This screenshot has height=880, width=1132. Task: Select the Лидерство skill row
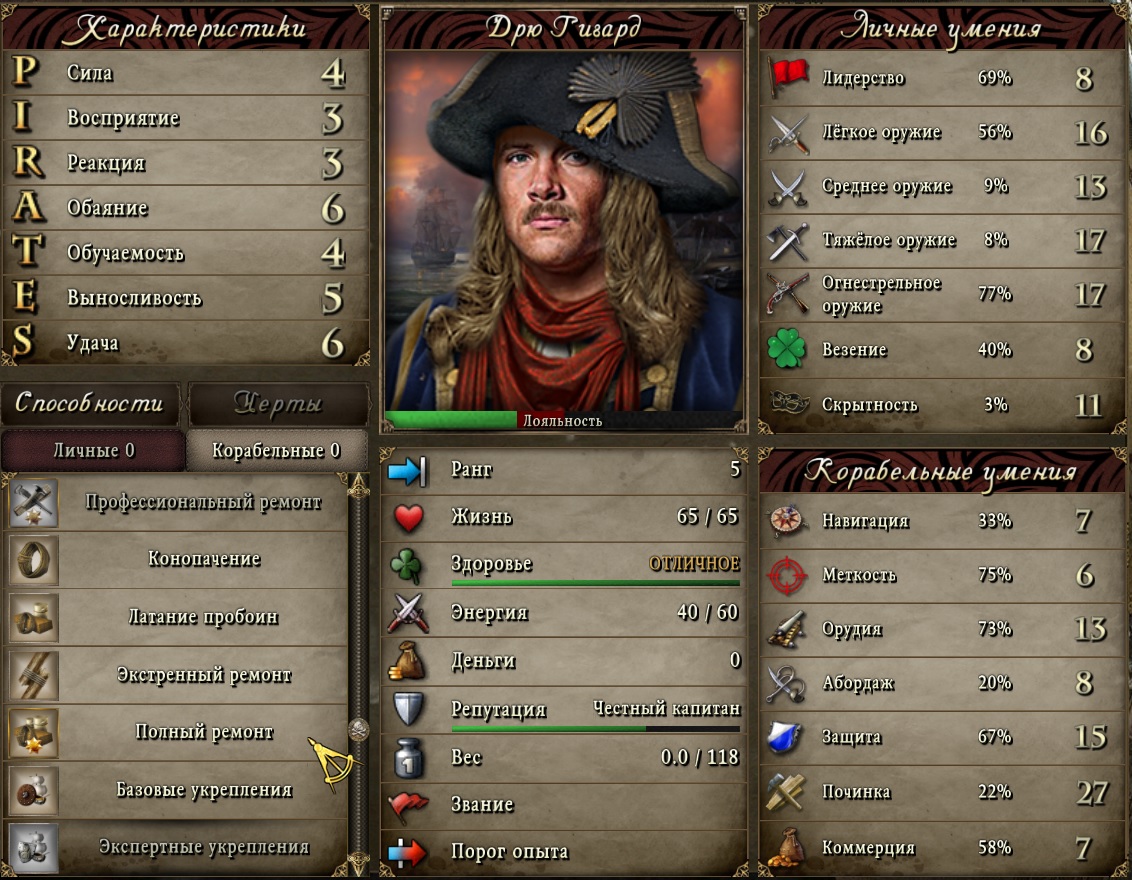[x=940, y=78]
